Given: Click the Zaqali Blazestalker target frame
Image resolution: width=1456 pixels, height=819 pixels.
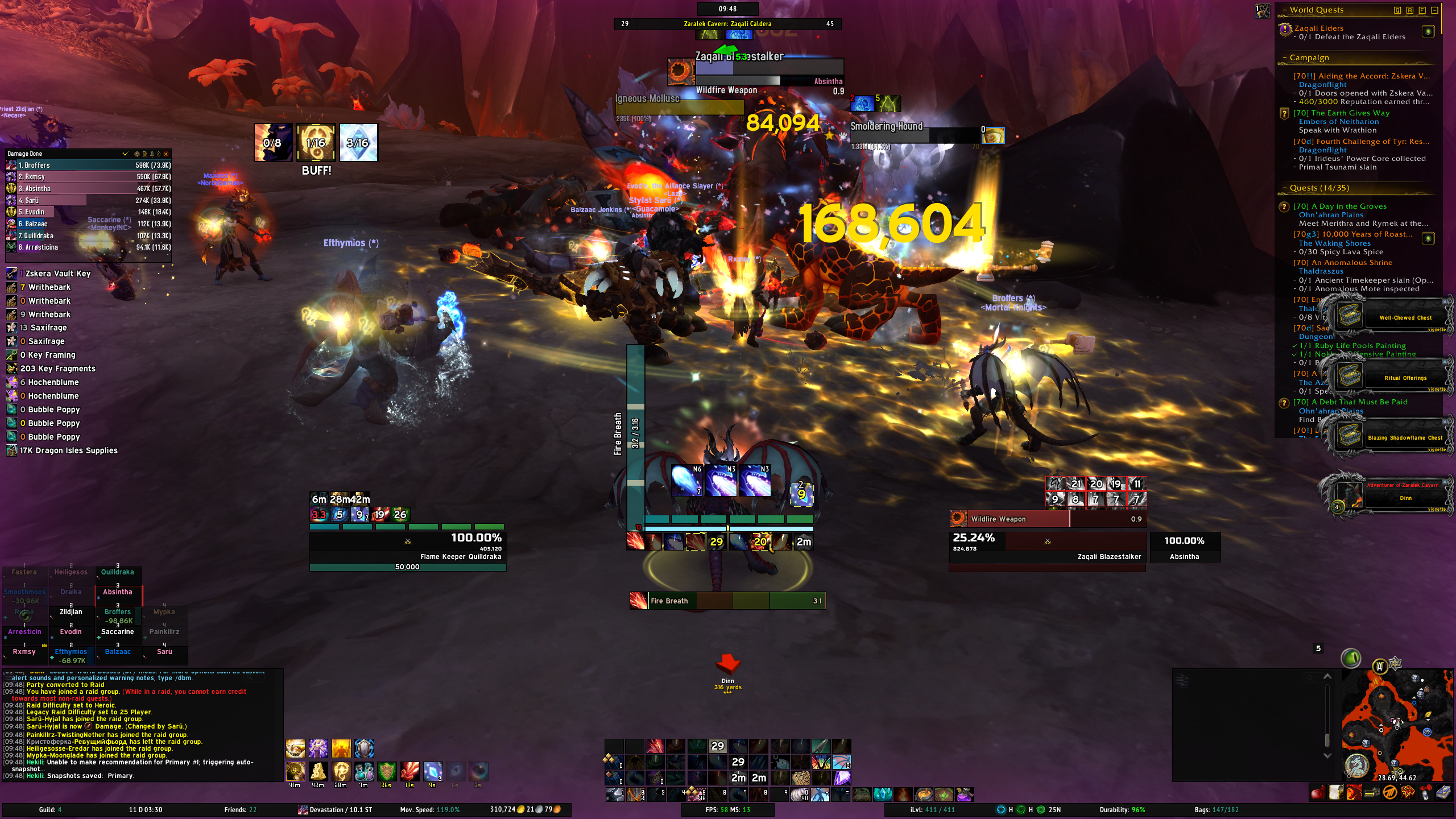Looking at the screenshot, I should pos(1047,546).
